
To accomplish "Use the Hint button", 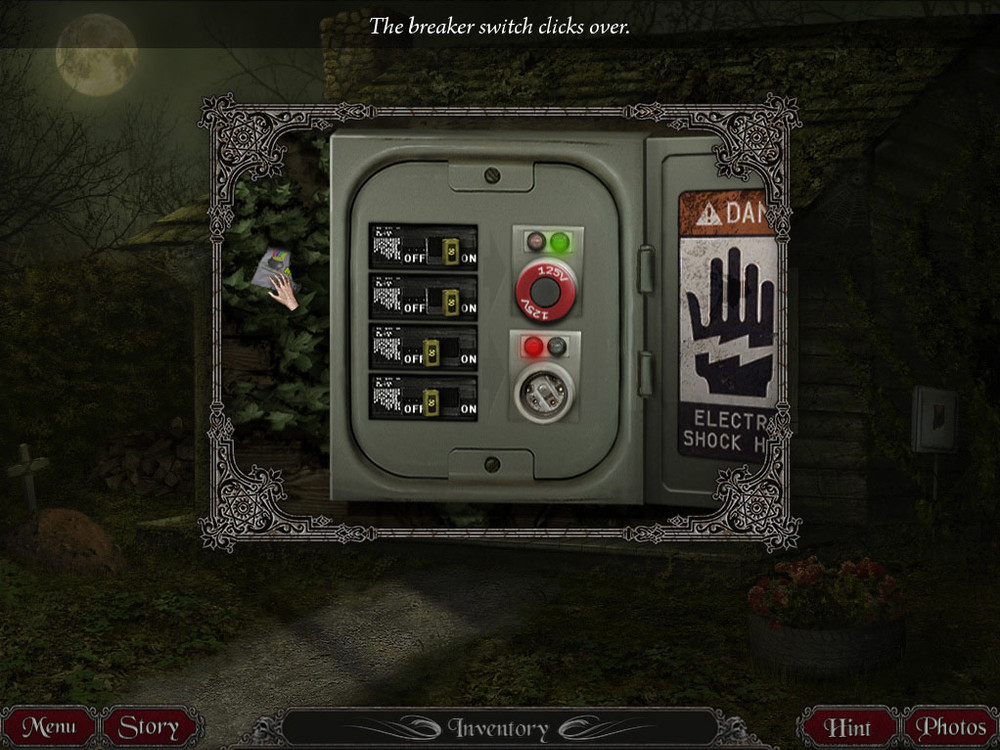I will [848, 727].
